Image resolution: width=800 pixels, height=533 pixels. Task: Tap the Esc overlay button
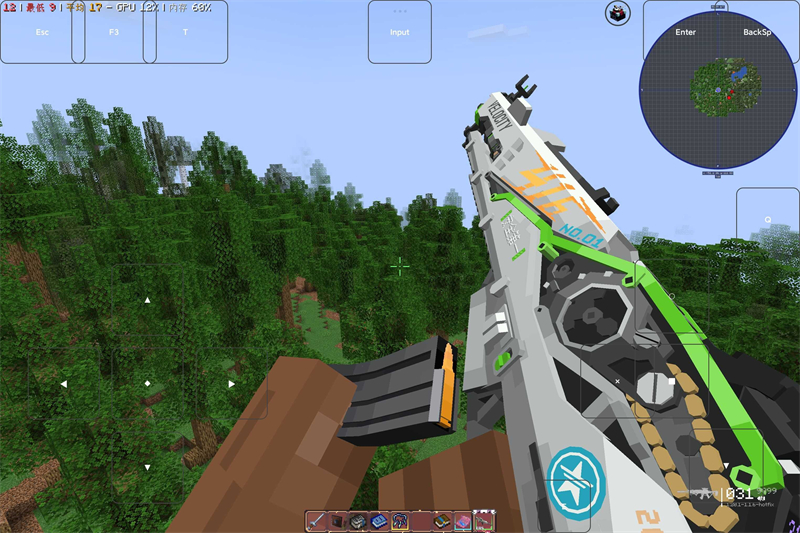[x=42, y=32]
